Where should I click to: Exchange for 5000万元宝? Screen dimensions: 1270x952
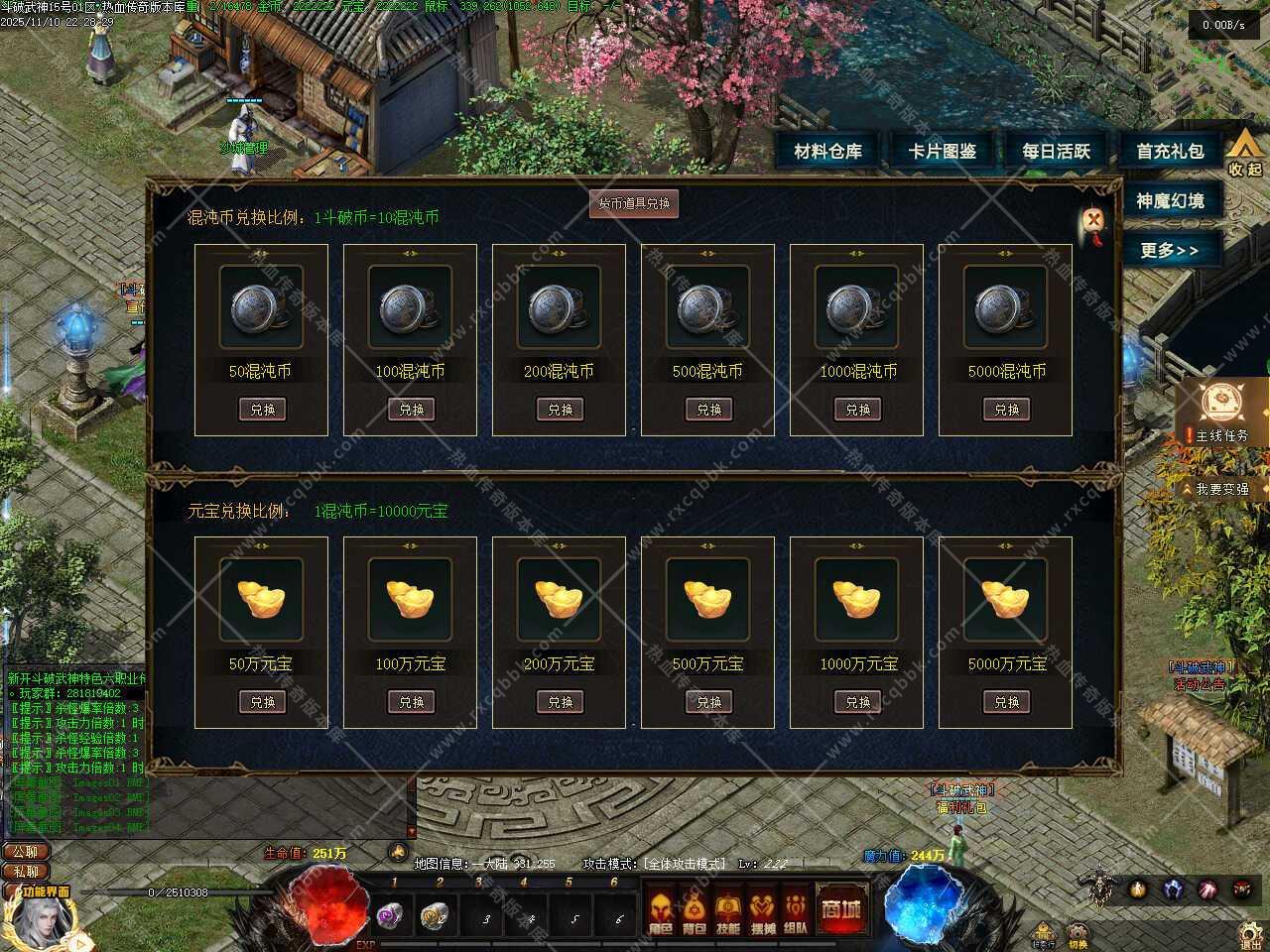1006,701
